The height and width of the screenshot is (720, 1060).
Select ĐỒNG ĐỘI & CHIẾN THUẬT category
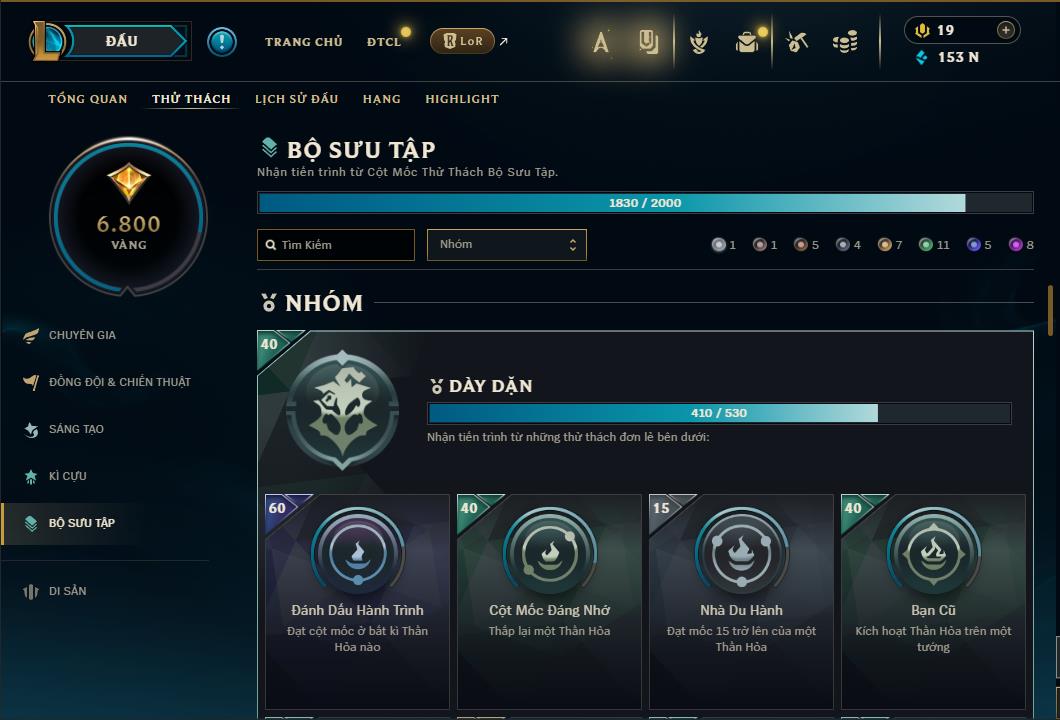[119, 382]
